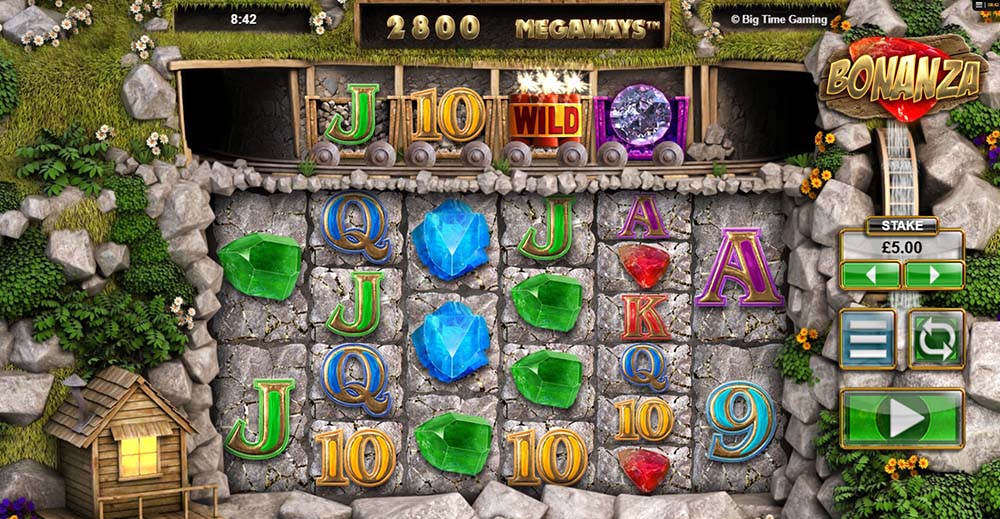Activate the autoplay circular arrows button
Image resolution: width=1000 pixels, height=519 pixels.
[x=936, y=339]
